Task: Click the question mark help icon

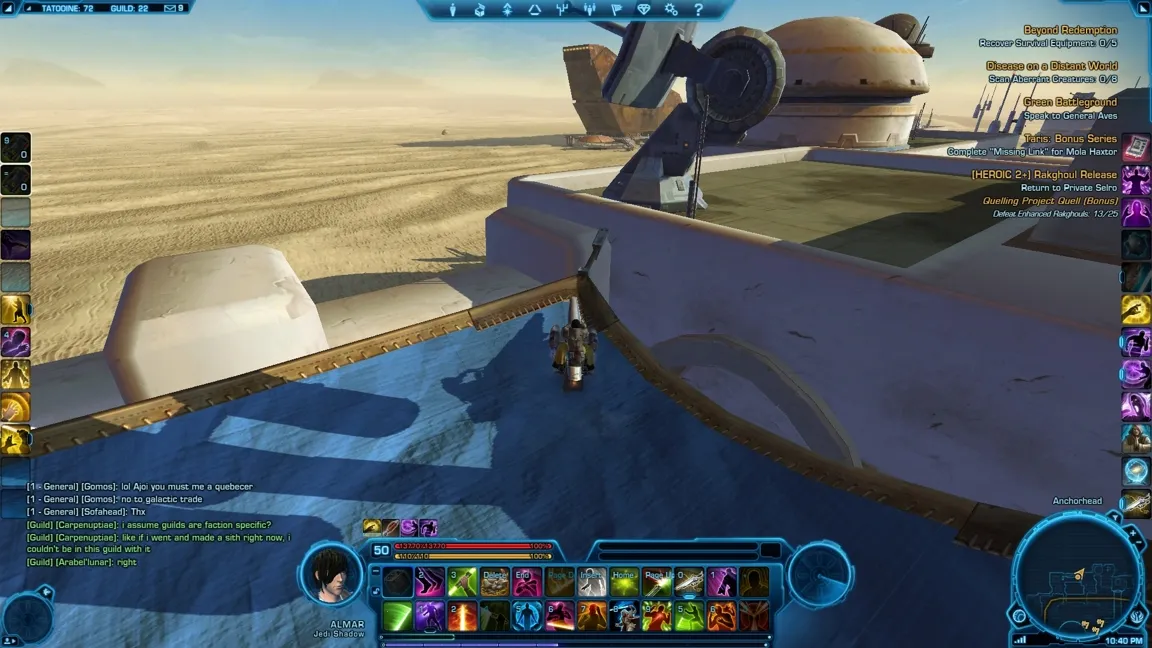Action: pos(698,10)
